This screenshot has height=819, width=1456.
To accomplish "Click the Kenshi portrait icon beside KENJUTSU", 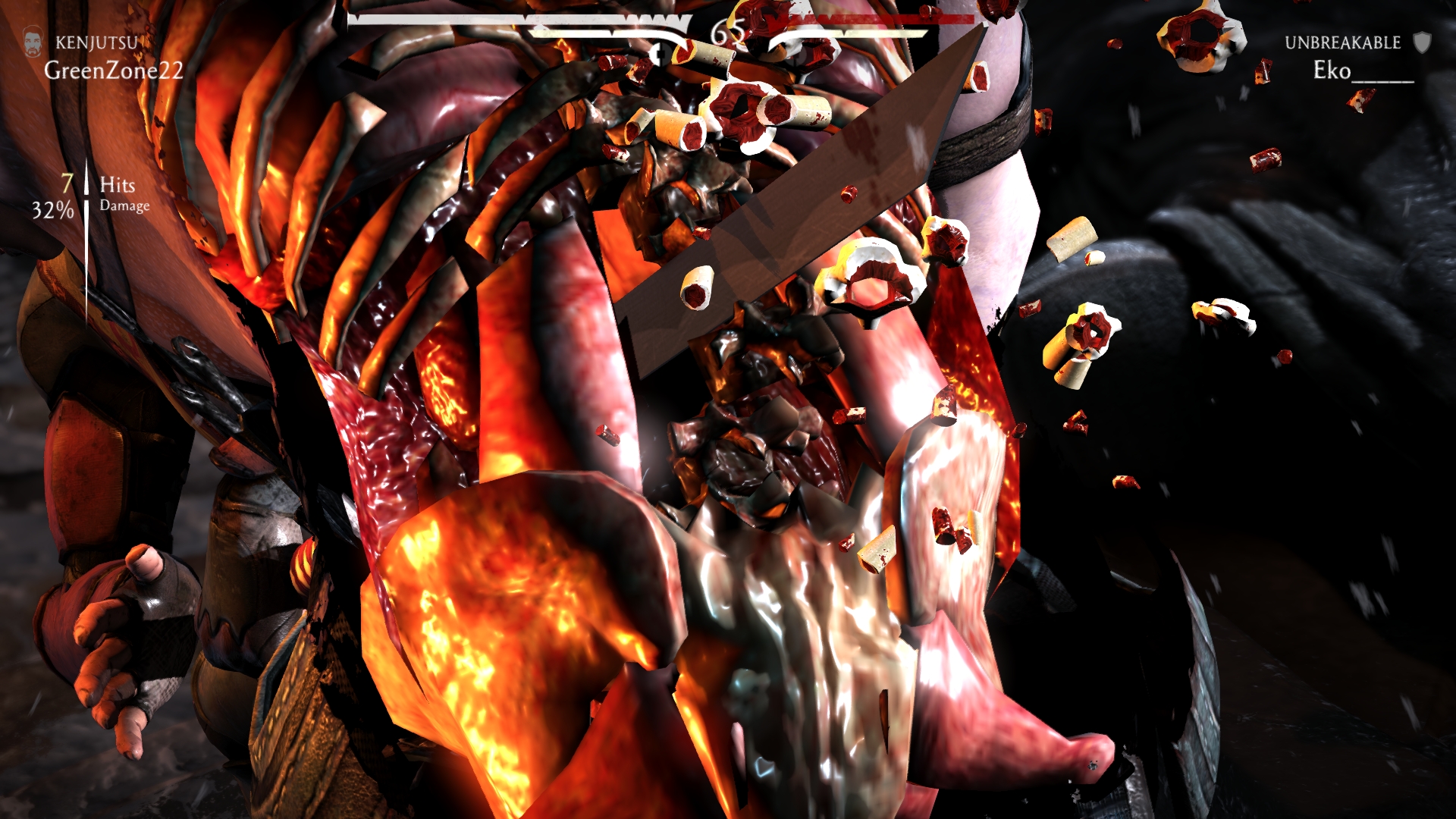I will [x=33, y=42].
